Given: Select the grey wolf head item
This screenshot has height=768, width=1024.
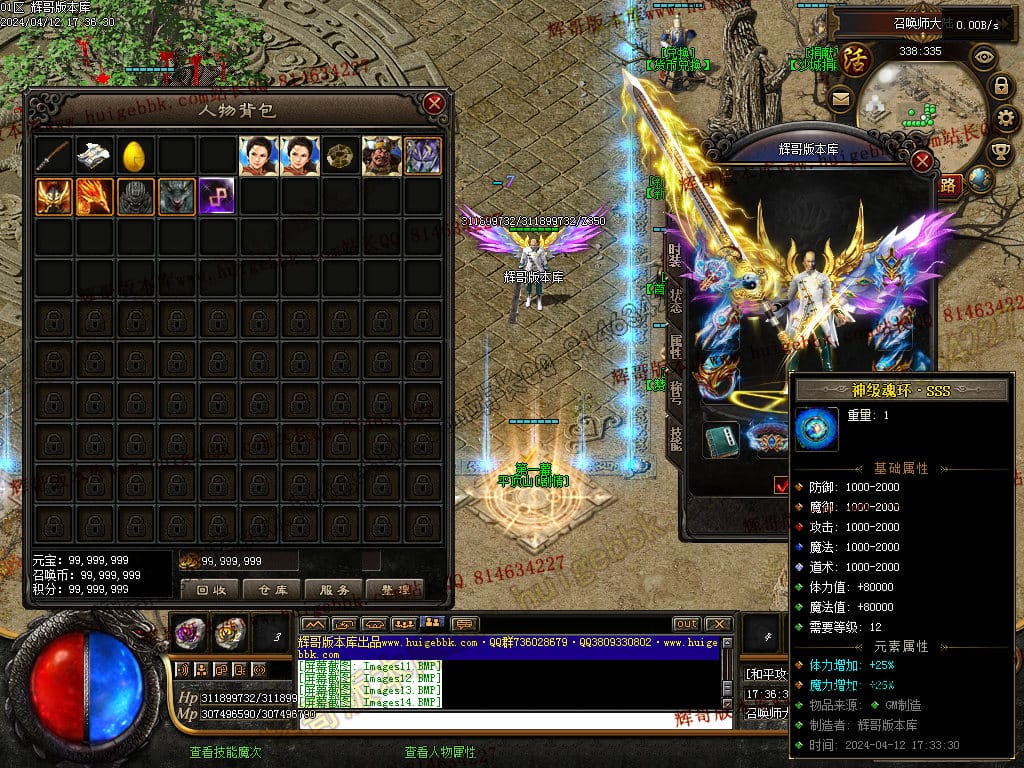Looking at the screenshot, I should 176,196.
